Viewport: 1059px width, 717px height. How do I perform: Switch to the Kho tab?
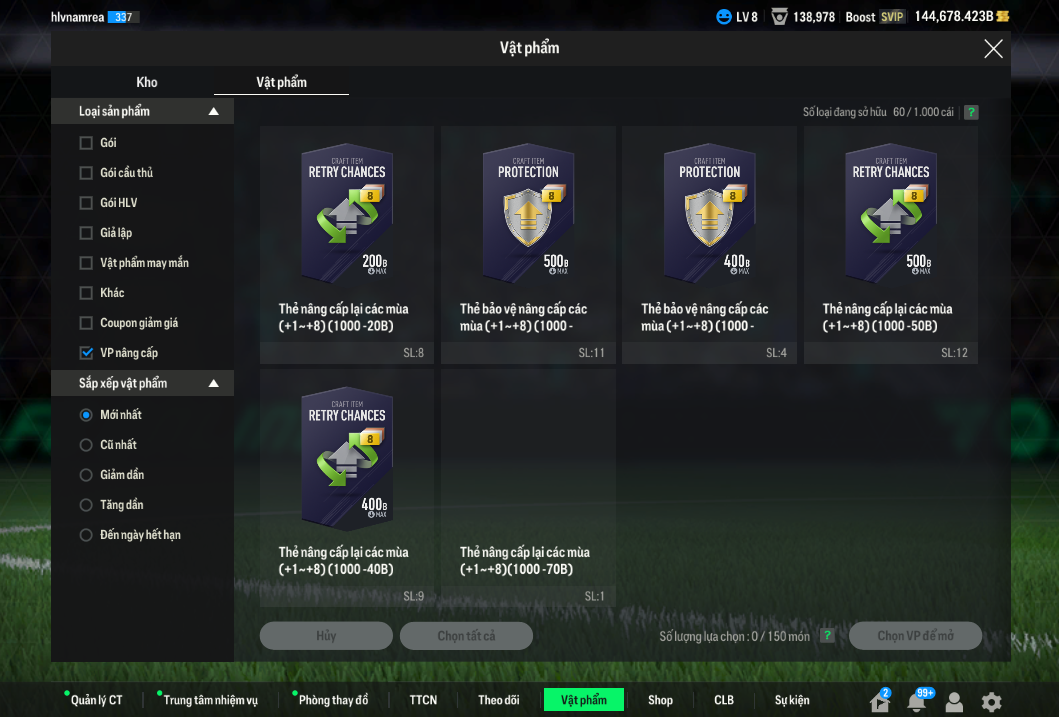tap(147, 82)
